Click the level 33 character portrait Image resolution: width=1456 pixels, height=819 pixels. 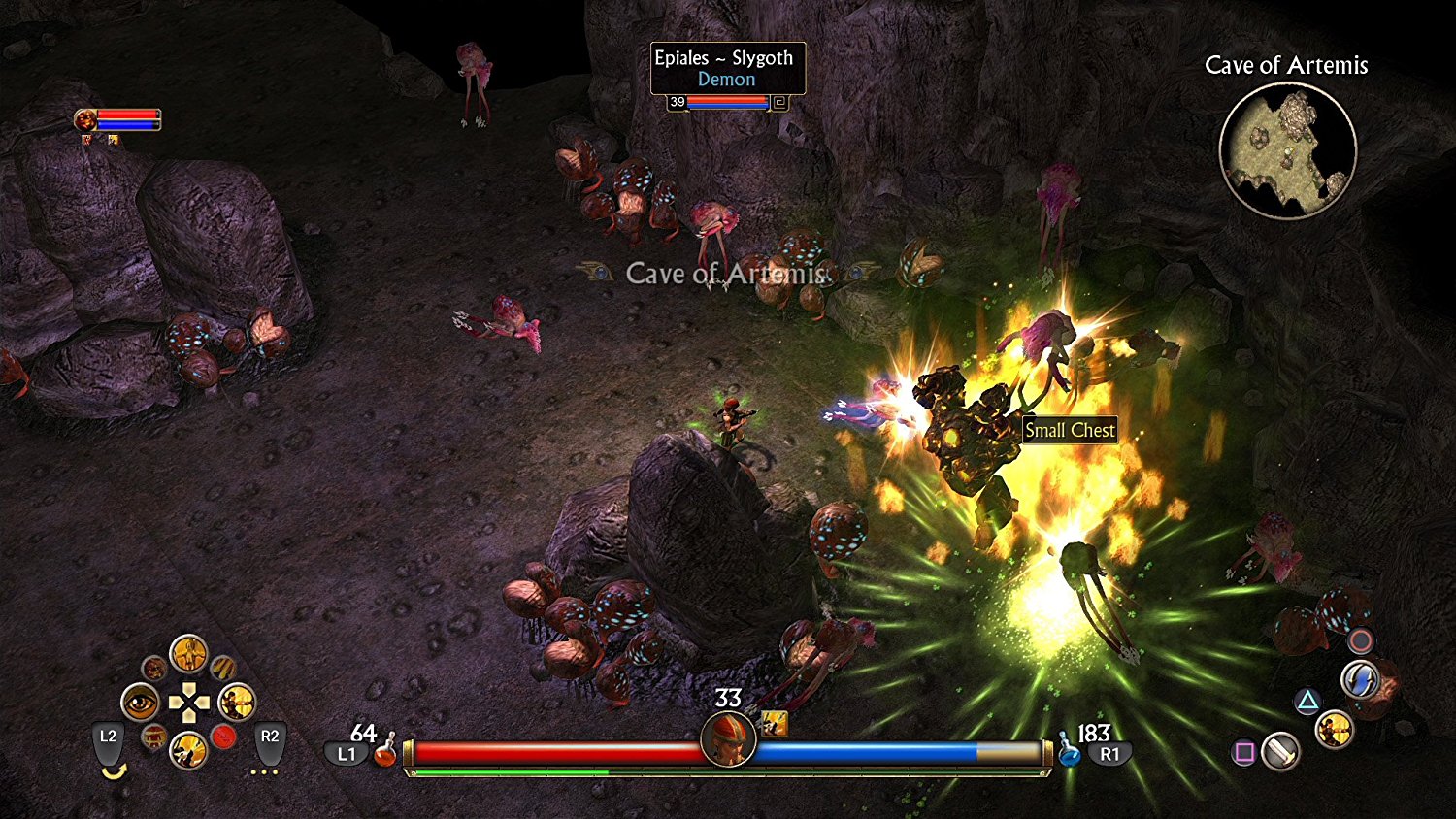(728, 740)
